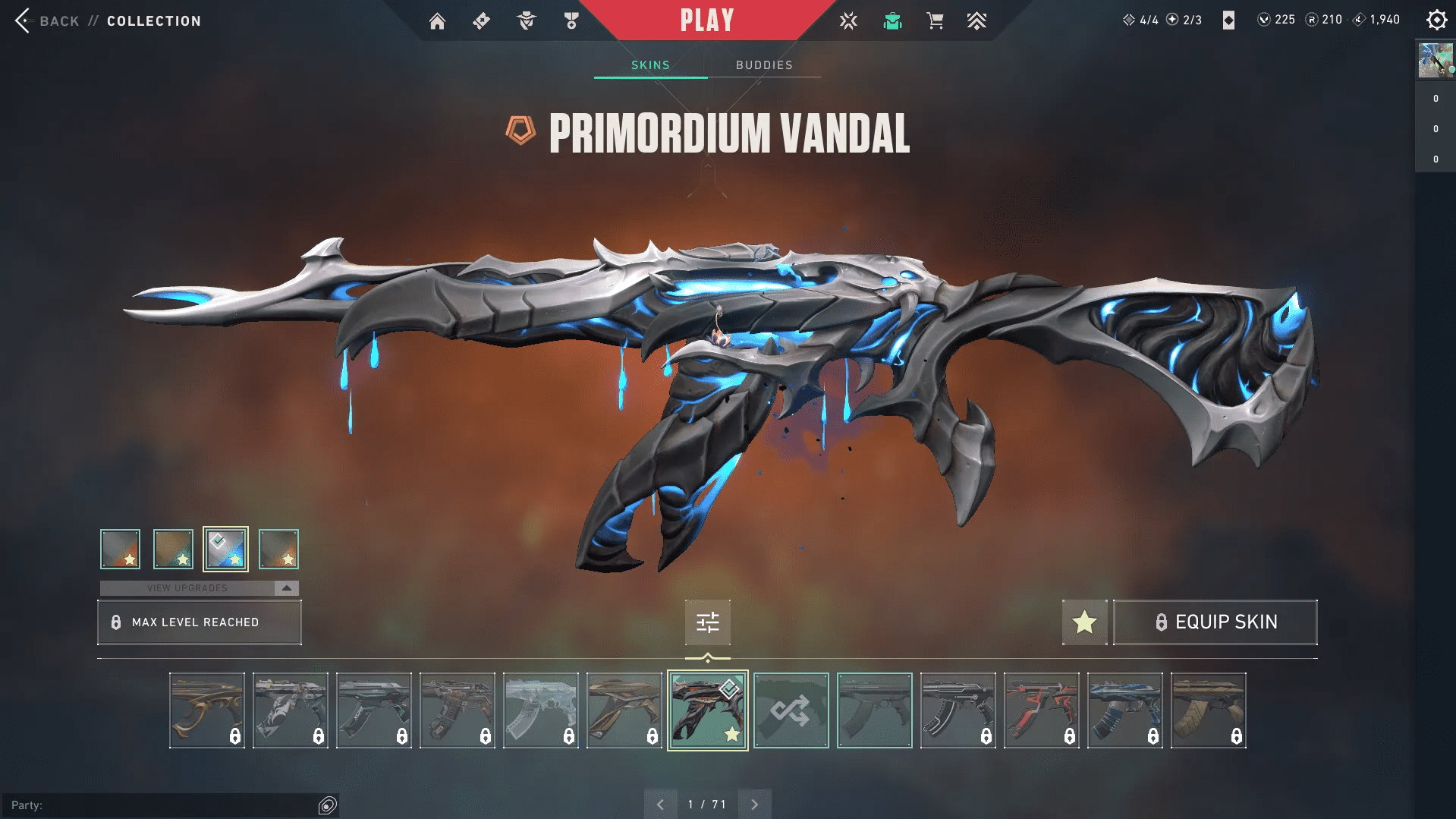The width and height of the screenshot is (1456, 819).
Task: Open the in-game Store cart icon
Action: [x=935, y=20]
